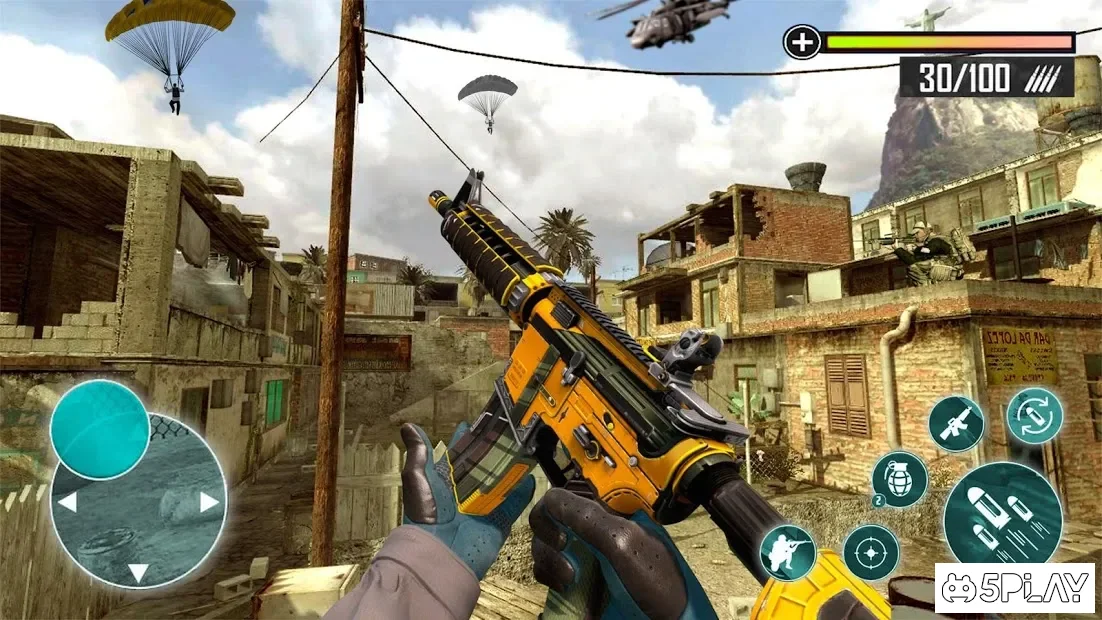Screen dimensions: 1102x620
Task: Tap the fire button with bullets icon
Action: click(1002, 513)
